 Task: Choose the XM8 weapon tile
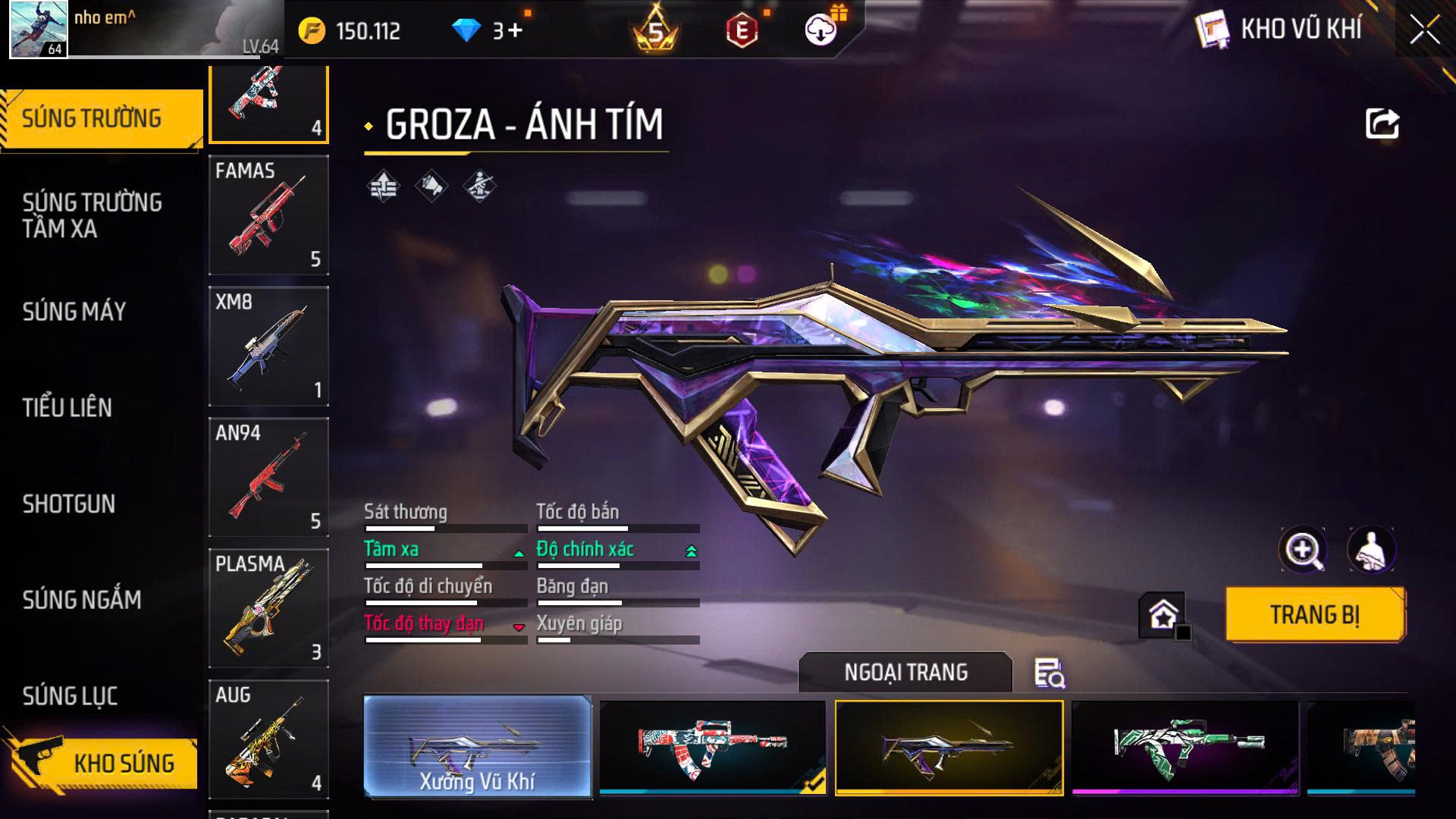click(x=268, y=347)
